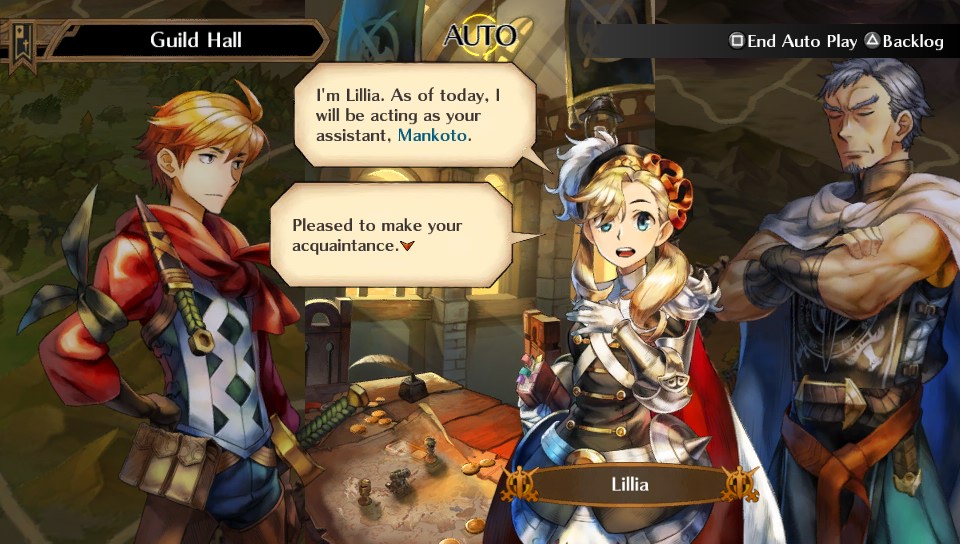End auto play using the top-right label
Viewport: 960px width, 544px height.
[x=794, y=41]
